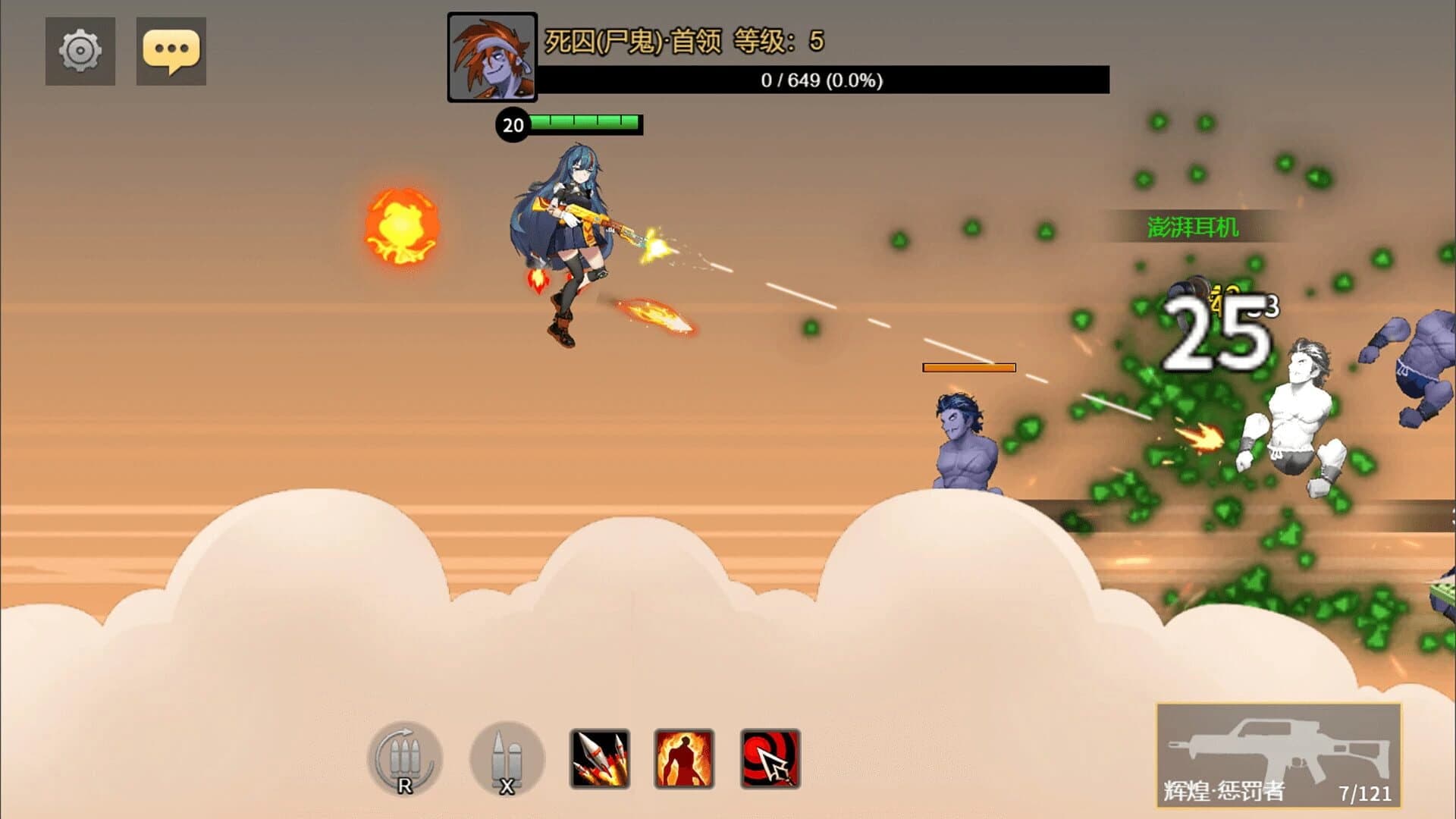This screenshot has width=1456, height=819.
Task: Click the blue zombie enemy on the cloud
Action: click(963, 436)
